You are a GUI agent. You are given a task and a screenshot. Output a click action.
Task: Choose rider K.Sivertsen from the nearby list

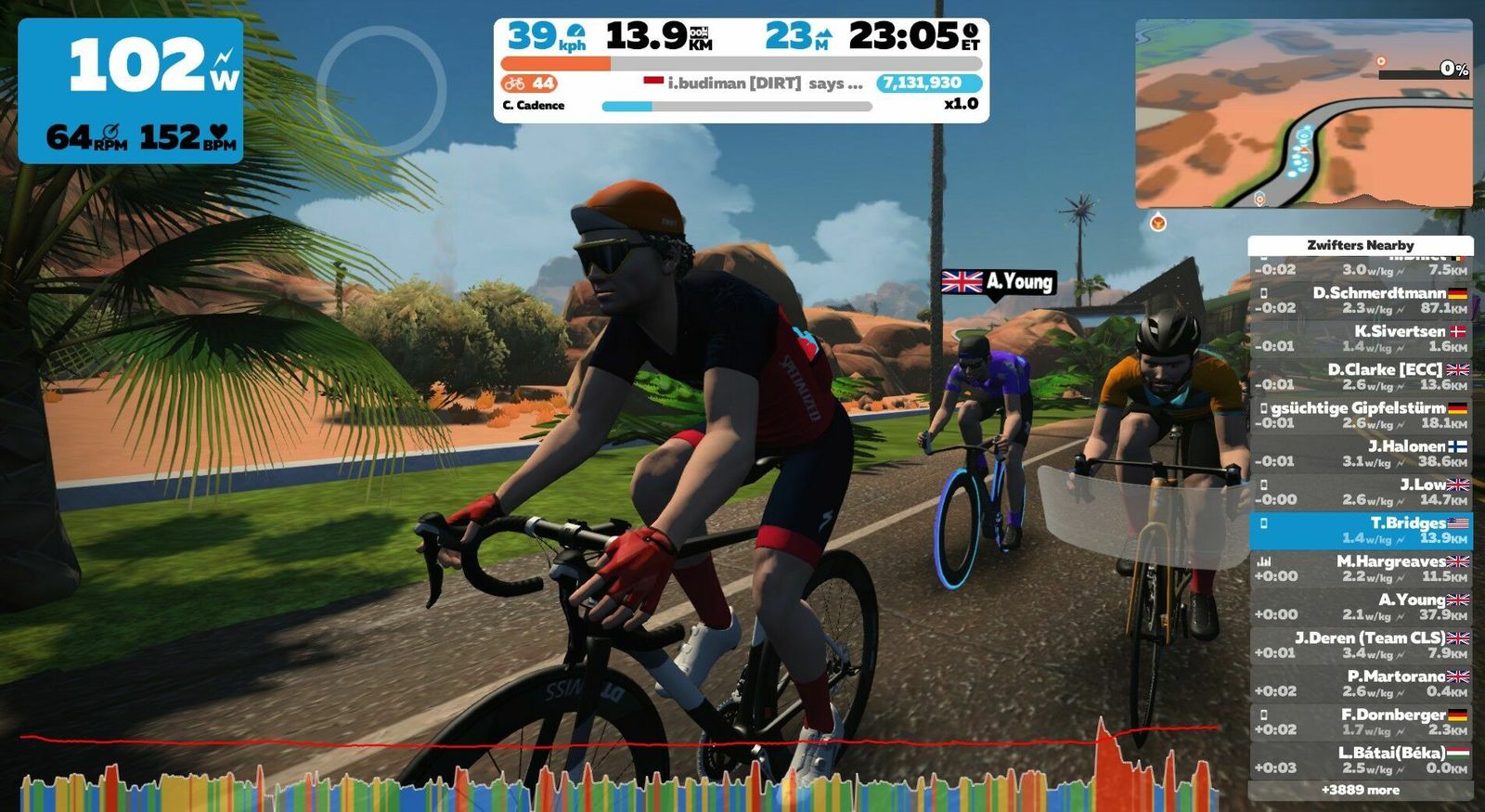pyautogui.click(x=1361, y=339)
